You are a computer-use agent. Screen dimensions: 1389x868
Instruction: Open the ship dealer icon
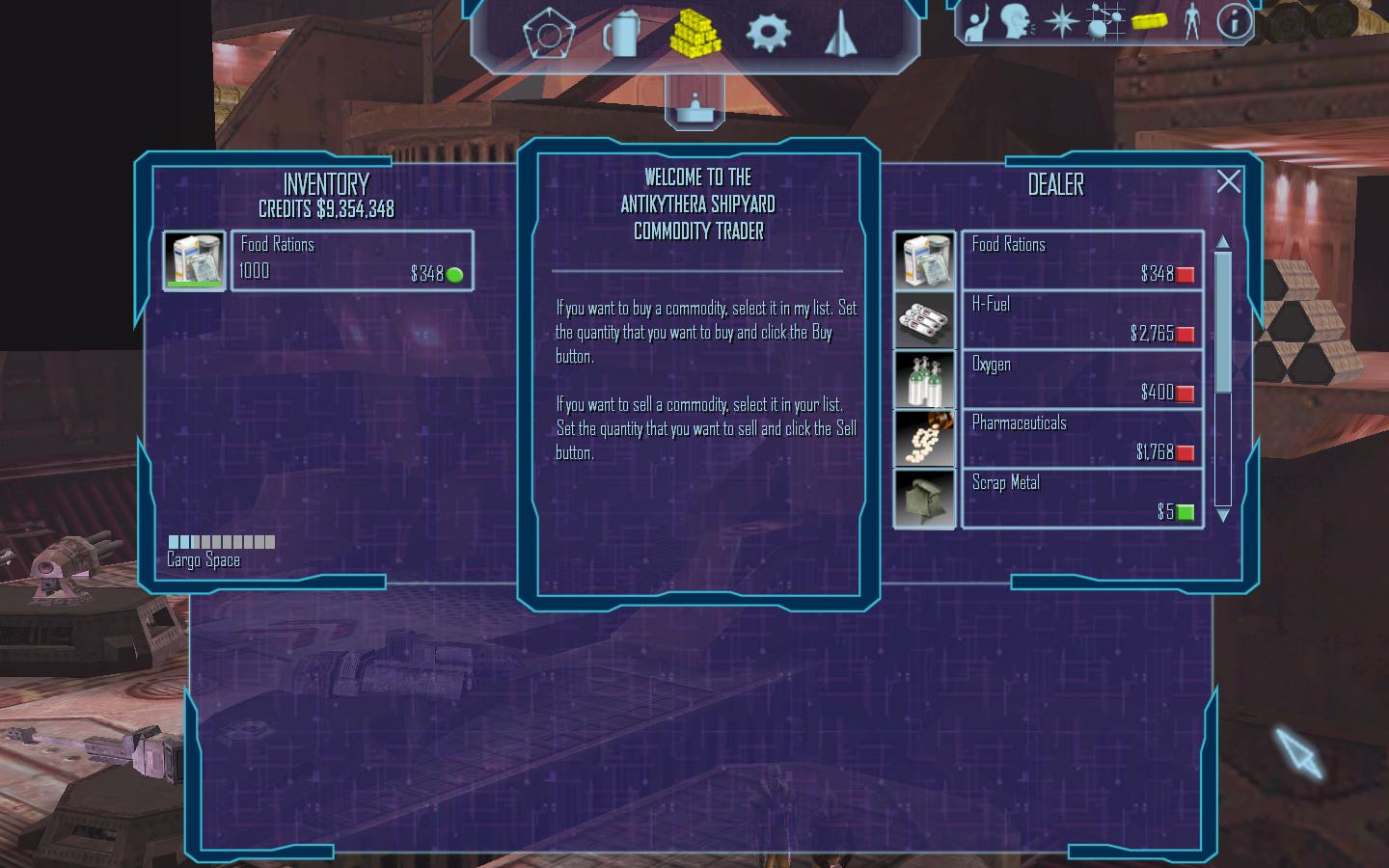(841, 35)
